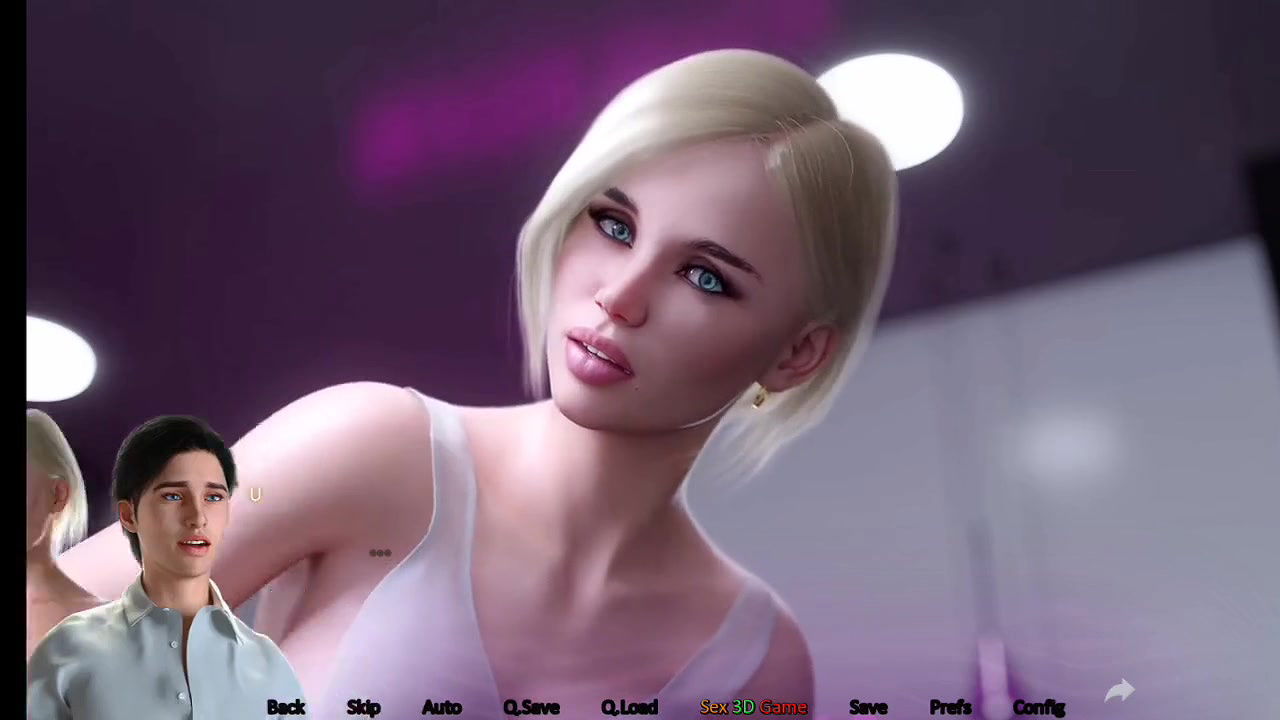The width and height of the screenshot is (1280, 720).
Task: Open the Config options screen
Action: [1038, 707]
